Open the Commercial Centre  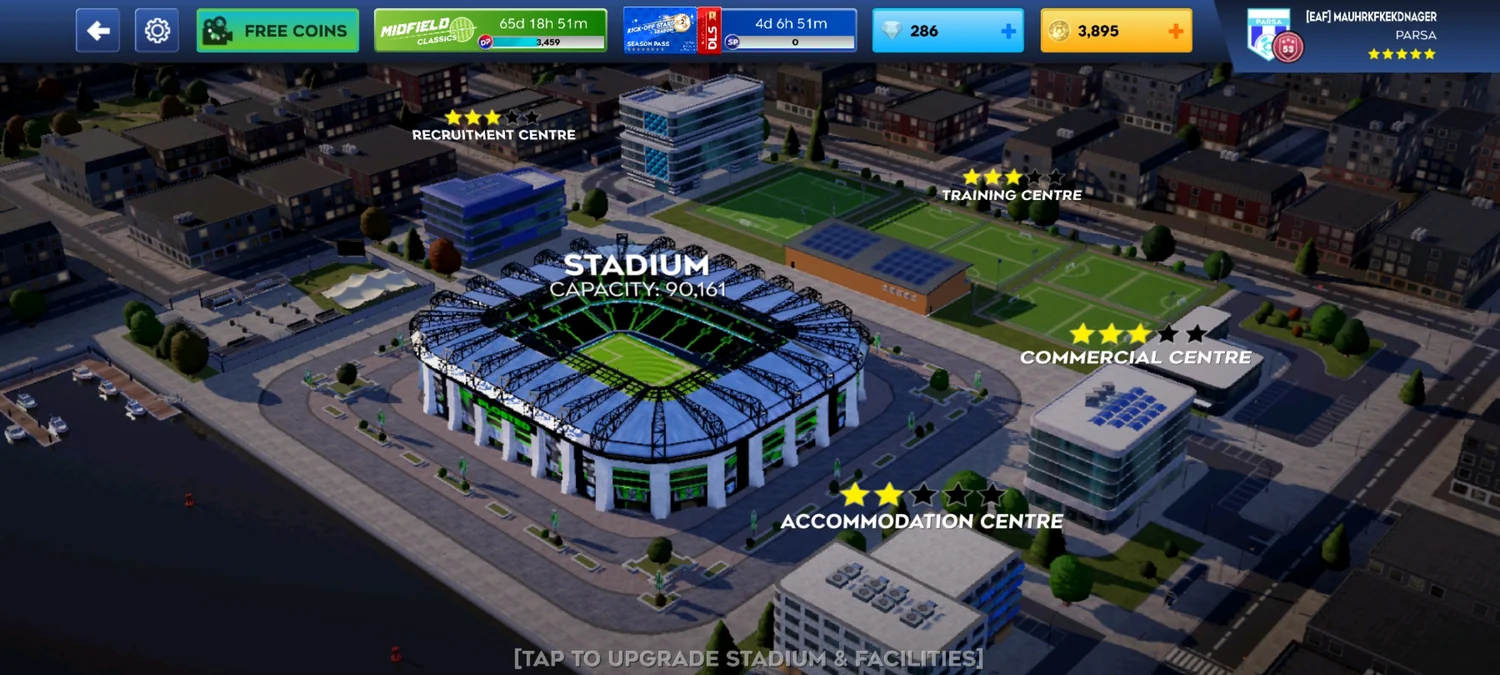point(1135,356)
